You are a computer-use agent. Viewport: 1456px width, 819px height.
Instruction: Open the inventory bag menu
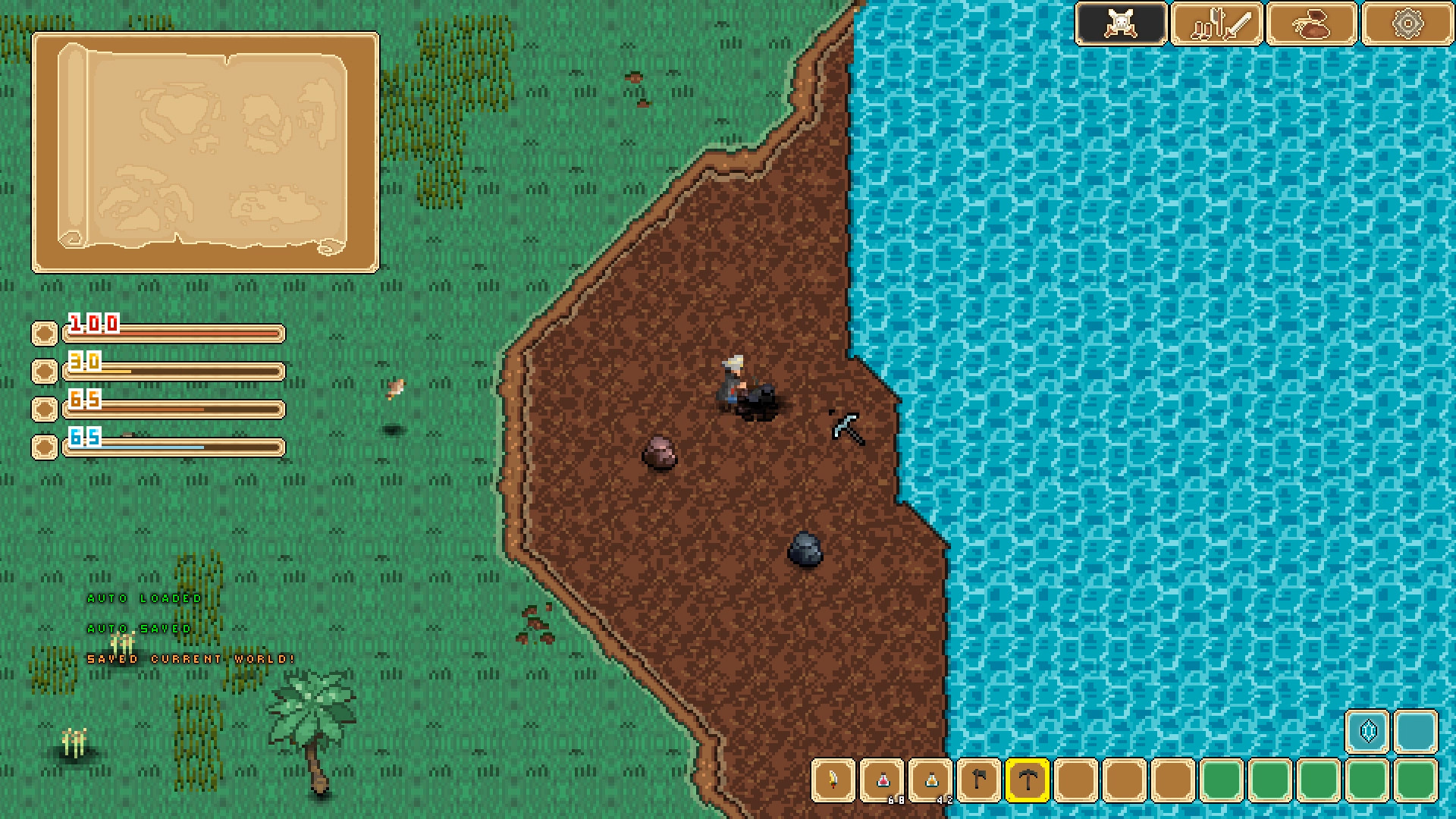[1312, 24]
